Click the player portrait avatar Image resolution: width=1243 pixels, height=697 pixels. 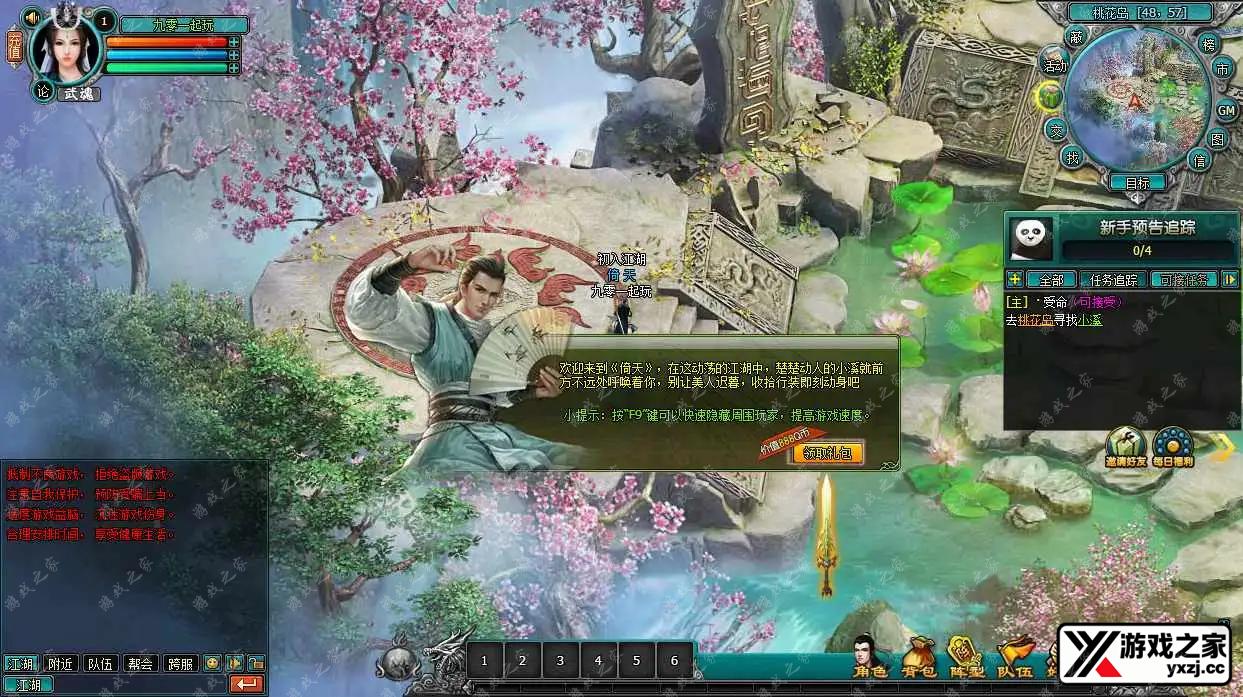coord(68,48)
